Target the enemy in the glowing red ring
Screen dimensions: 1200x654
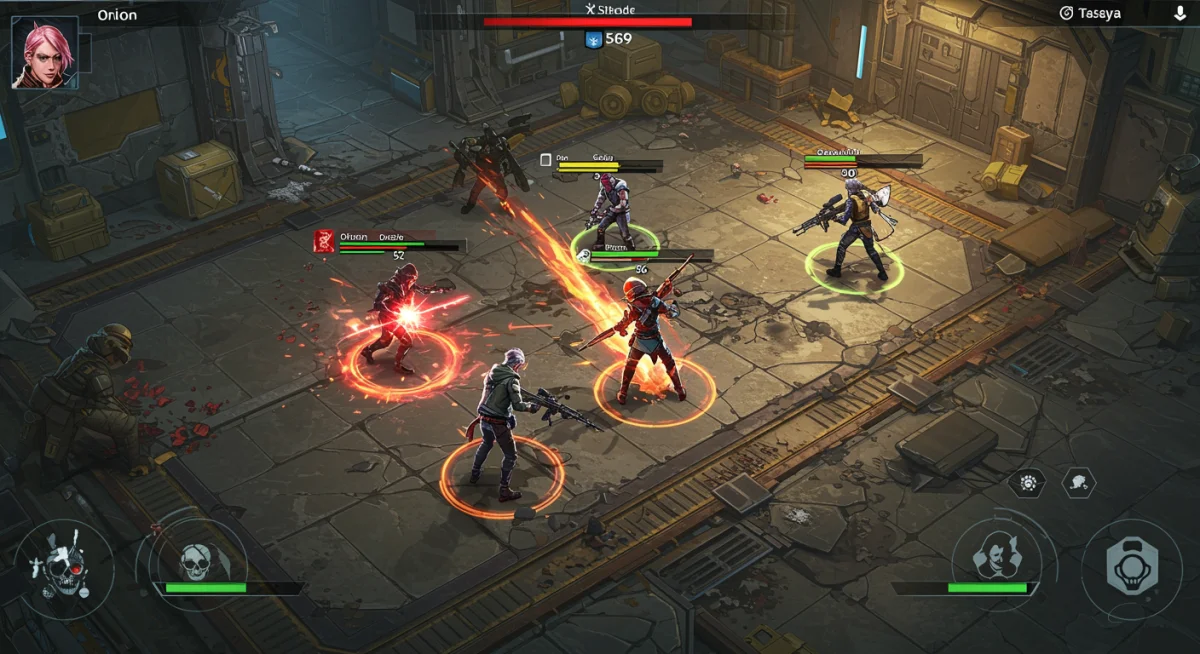tap(397, 322)
